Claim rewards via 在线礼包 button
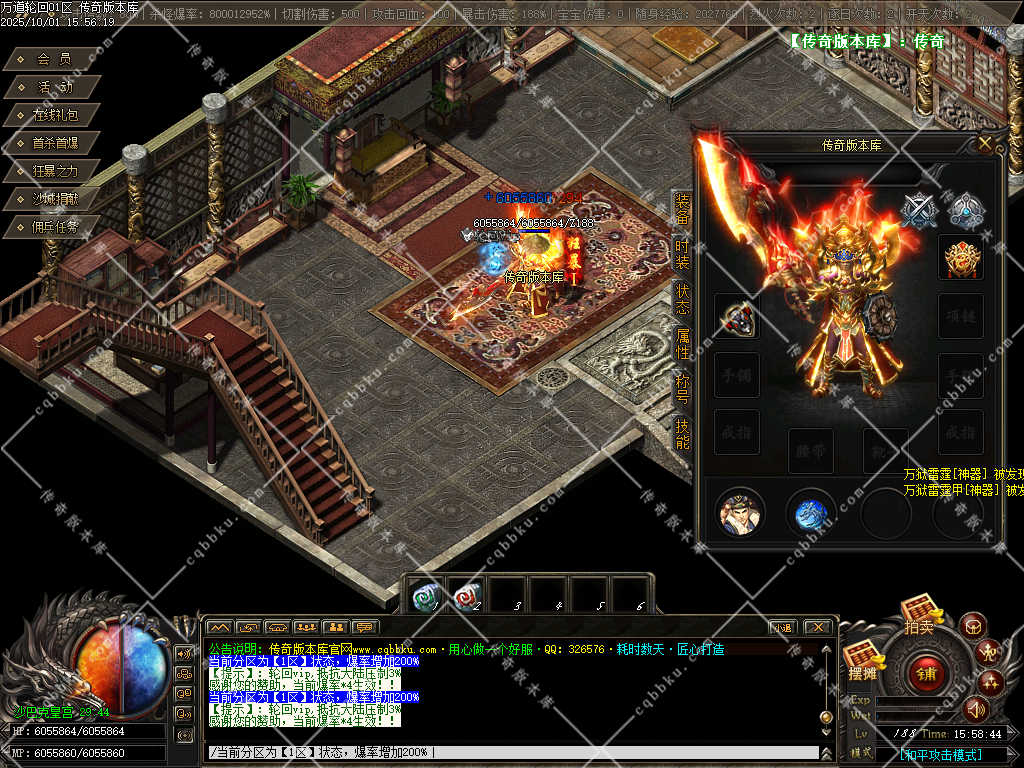This screenshot has height=768, width=1024. (54, 115)
